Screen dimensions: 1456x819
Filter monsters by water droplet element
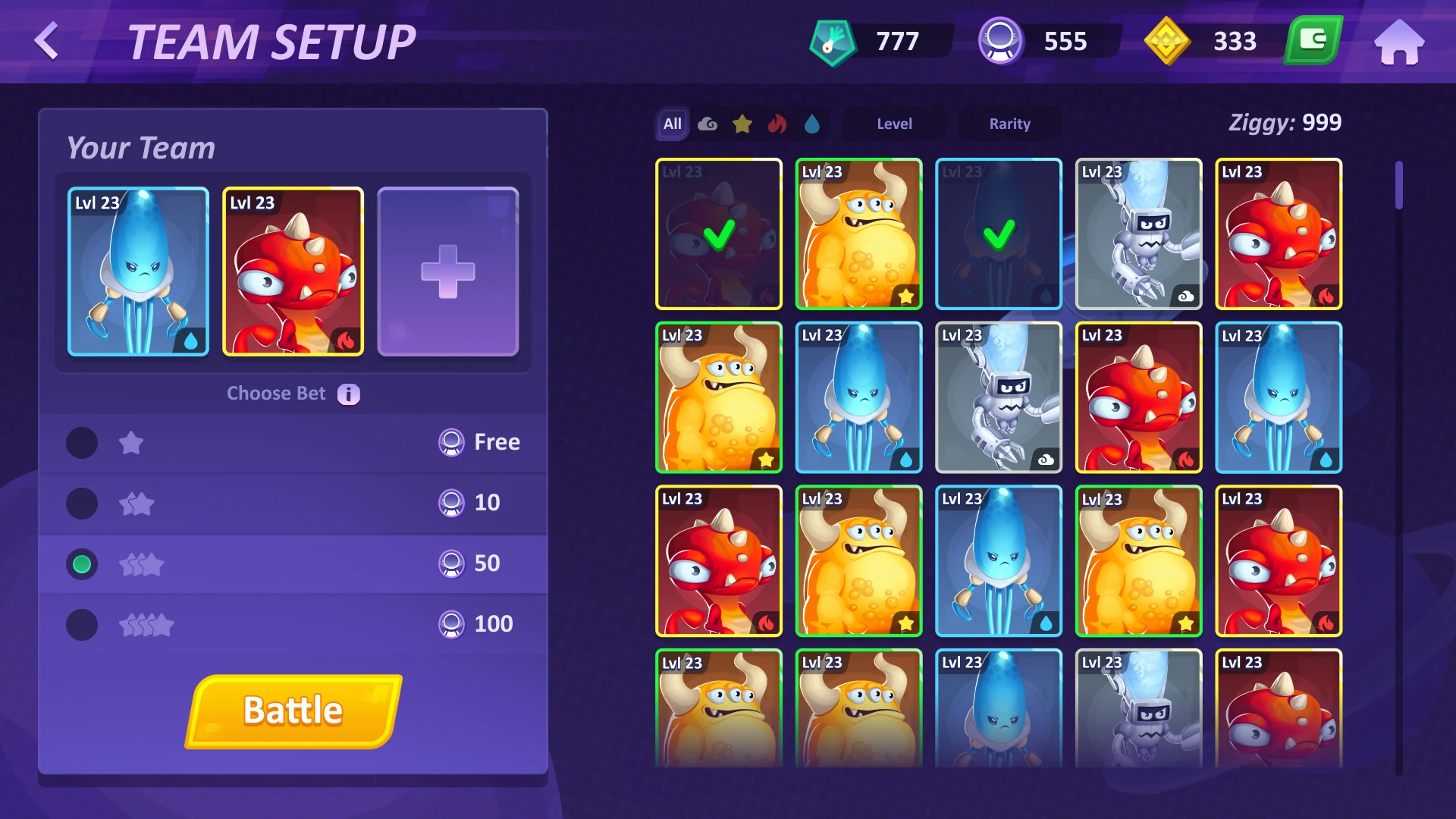pyautogui.click(x=812, y=124)
